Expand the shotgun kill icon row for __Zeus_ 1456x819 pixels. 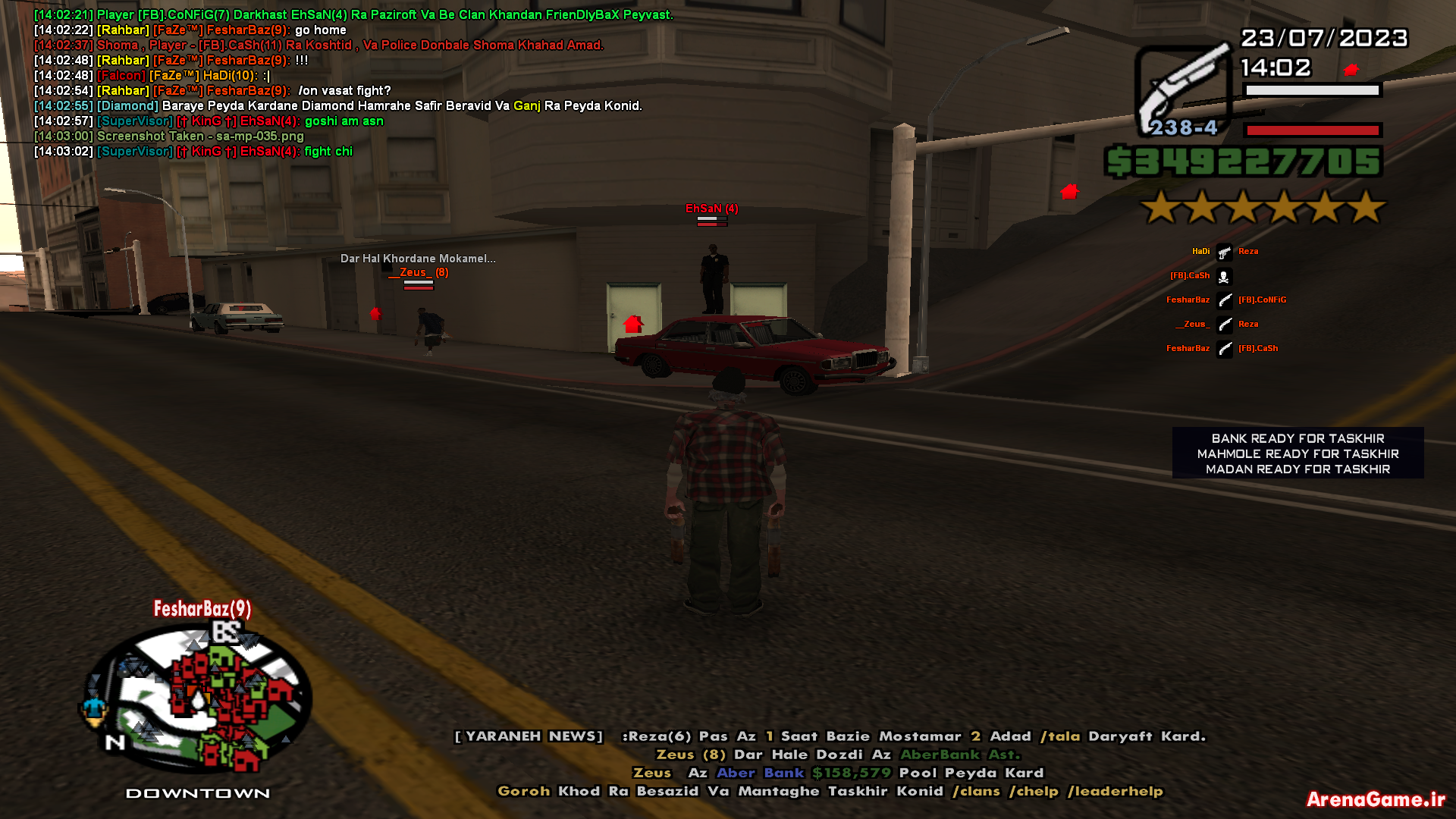coord(1224,325)
